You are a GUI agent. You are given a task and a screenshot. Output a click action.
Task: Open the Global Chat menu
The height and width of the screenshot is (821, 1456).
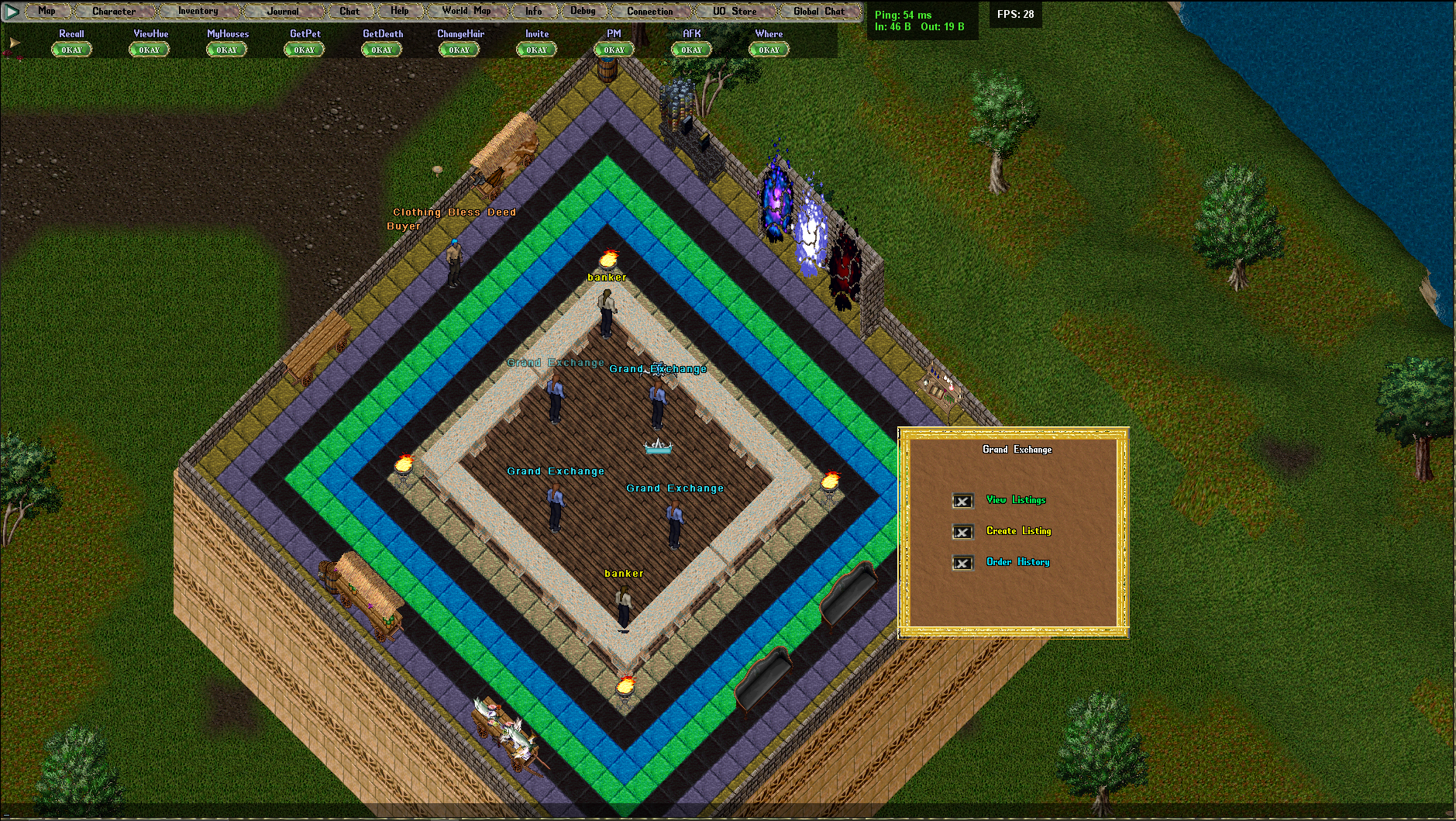818,11
